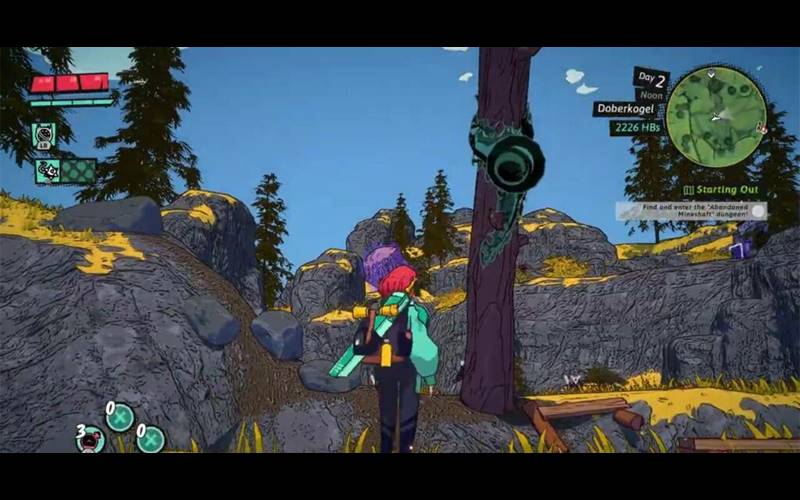This screenshot has height=500, width=800.
Task: Click the red marker on minimap edge
Action: tap(761, 128)
